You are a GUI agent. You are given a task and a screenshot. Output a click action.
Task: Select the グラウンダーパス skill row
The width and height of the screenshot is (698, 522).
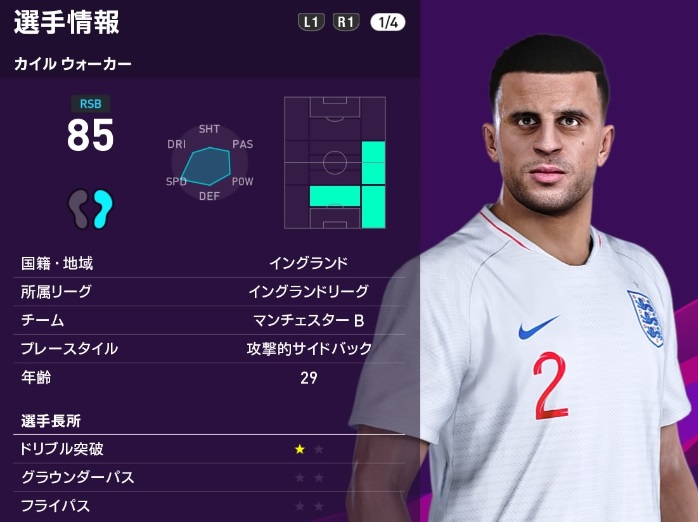(210, 477)
